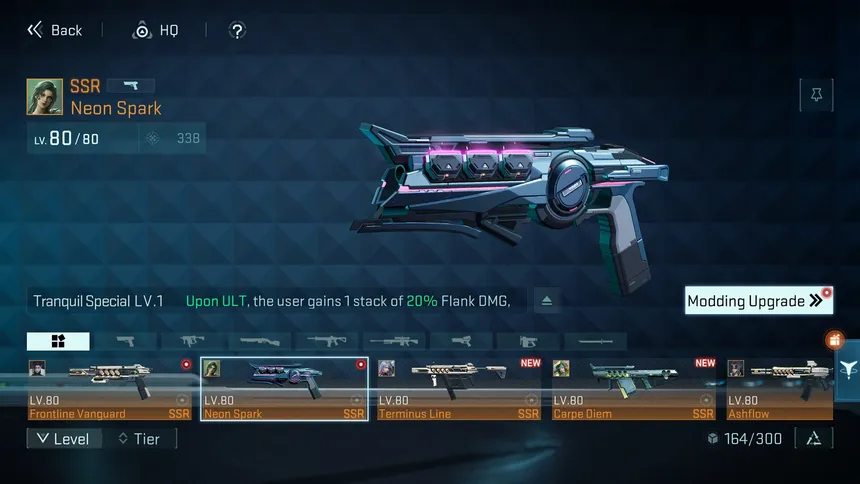This screenshot has height=484, width=860.
Task: Toggle the pin icon button
Action: 816,95
